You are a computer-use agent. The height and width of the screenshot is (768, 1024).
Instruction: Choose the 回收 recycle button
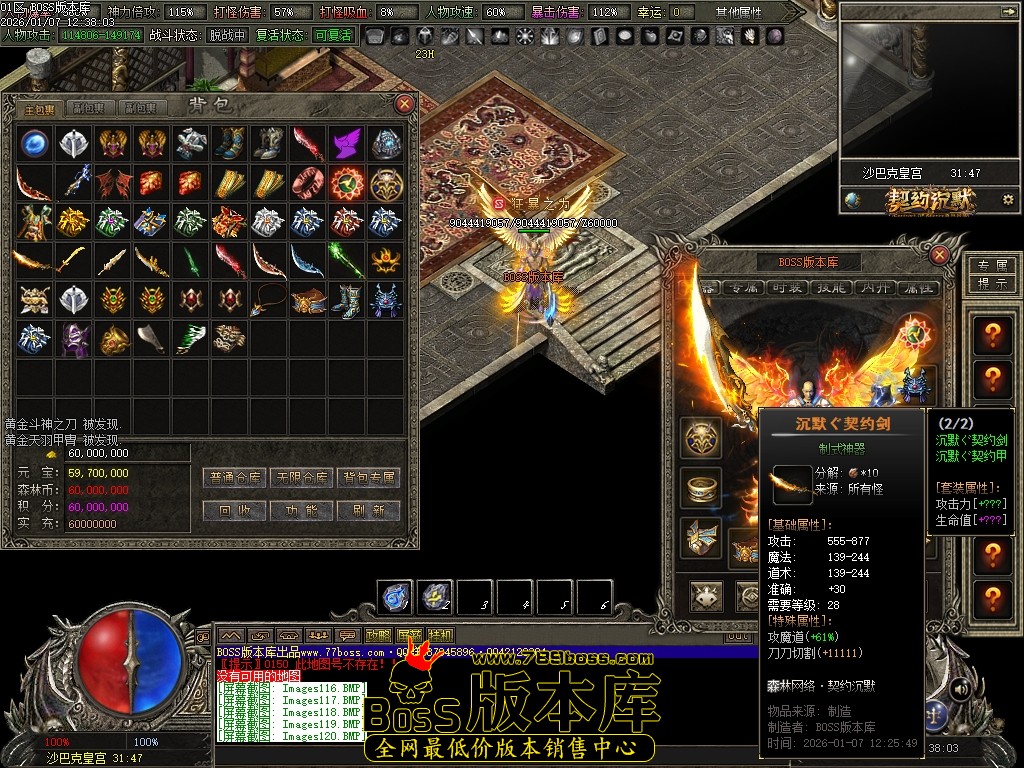pyautogui.click(x=234, y=510)
